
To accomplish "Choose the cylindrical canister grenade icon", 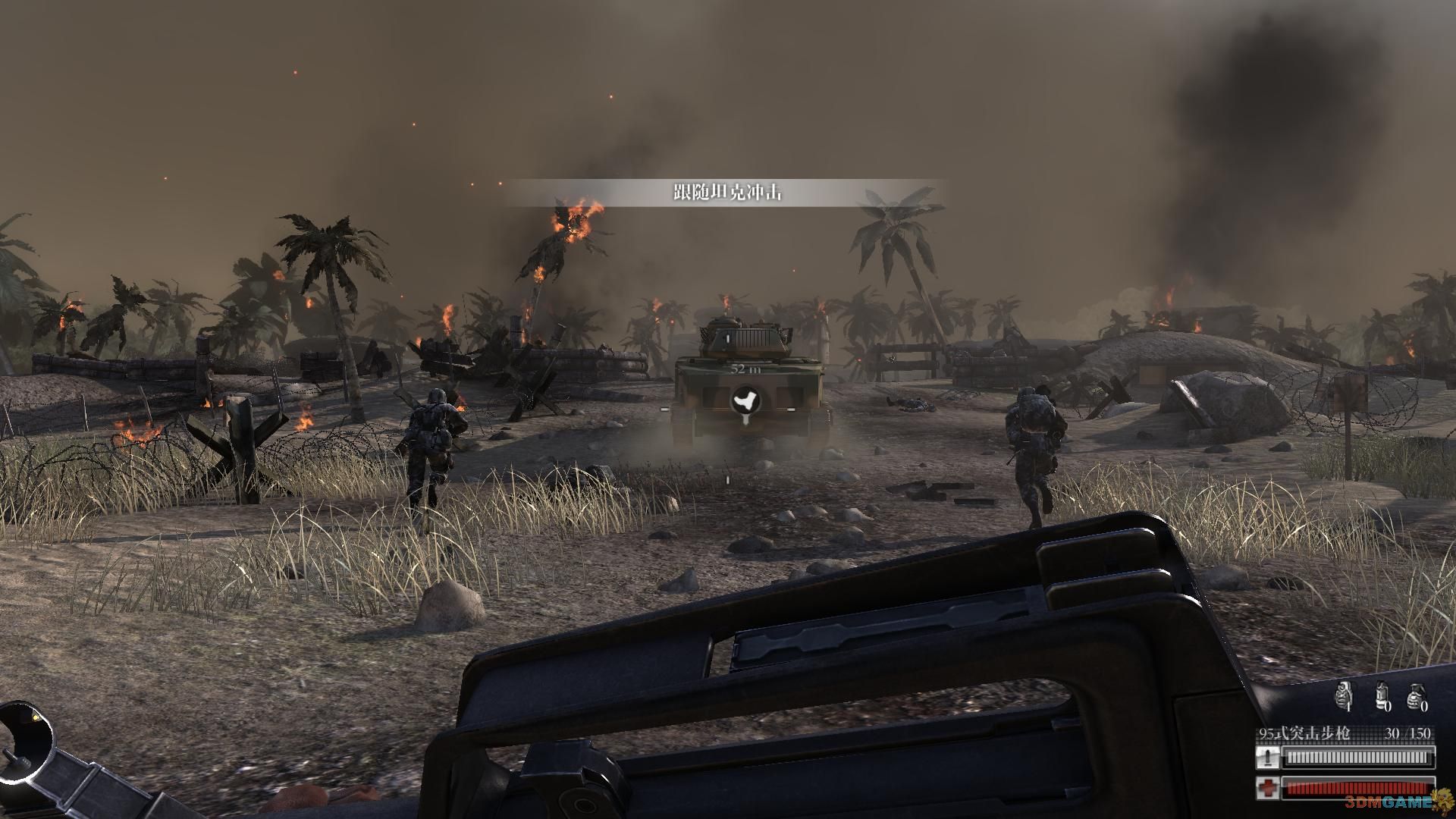I will [1382, 695].
